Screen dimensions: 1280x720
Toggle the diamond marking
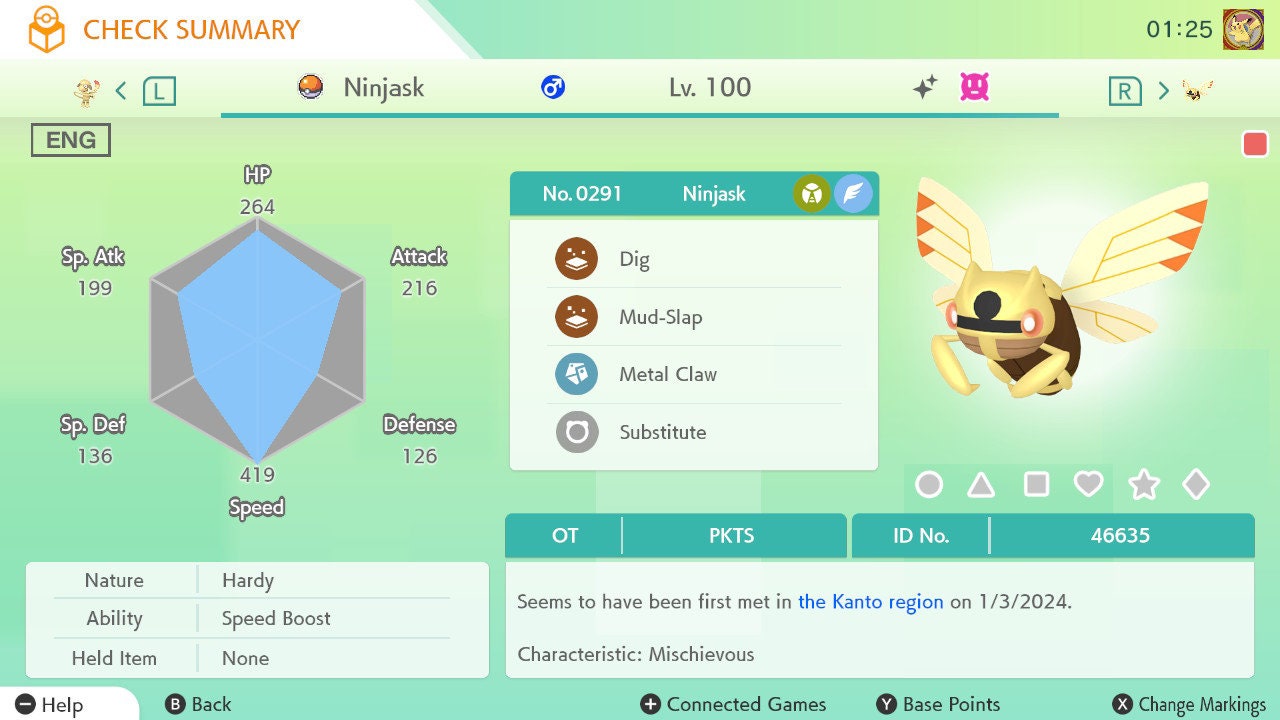coord(1196,485)
